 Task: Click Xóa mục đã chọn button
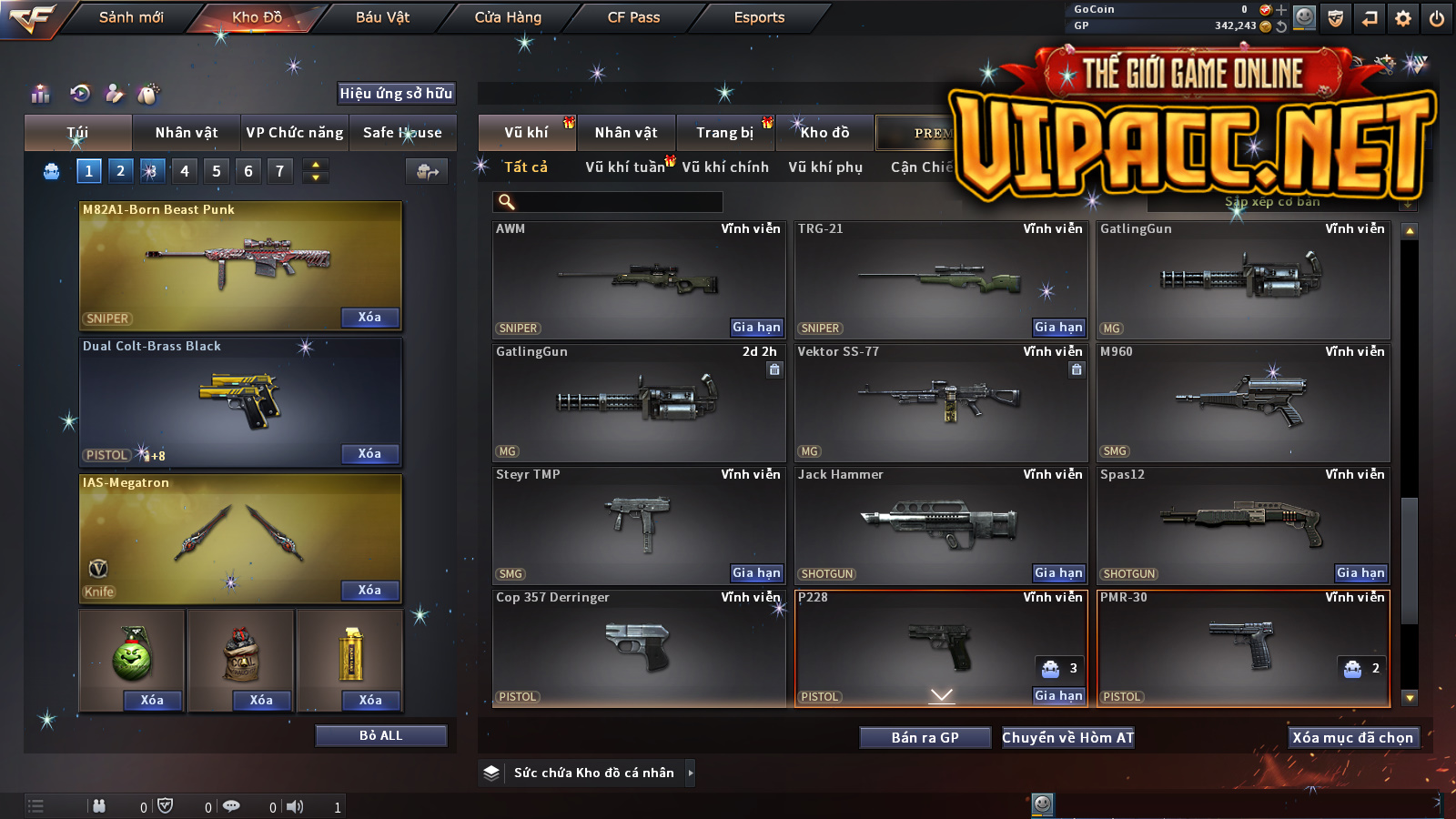tap(1352, 738)
